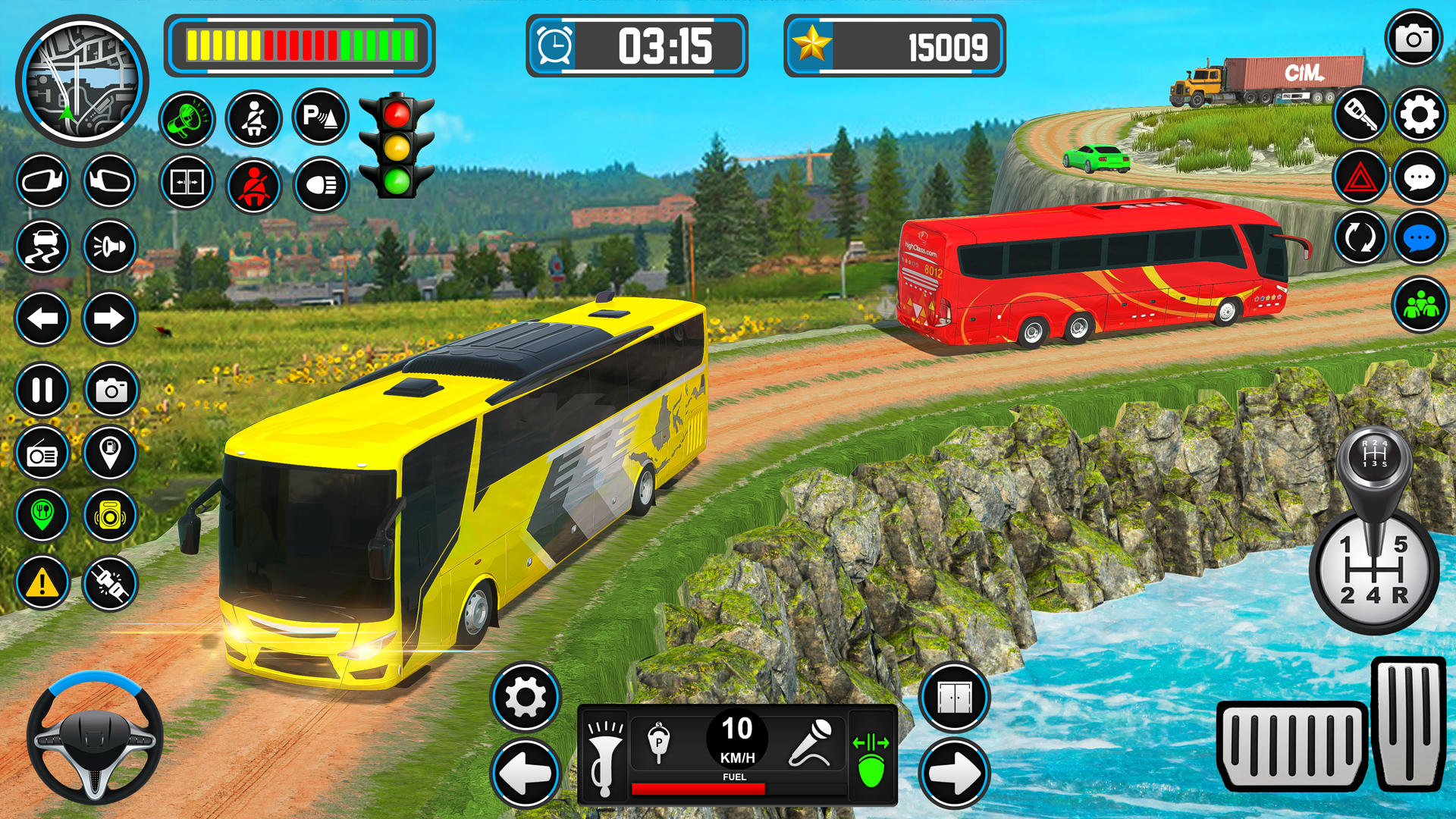The width and height of the screenshot is (1456, 819).
Task: Turn the ignition key icon
Action: coord(1360,115)
